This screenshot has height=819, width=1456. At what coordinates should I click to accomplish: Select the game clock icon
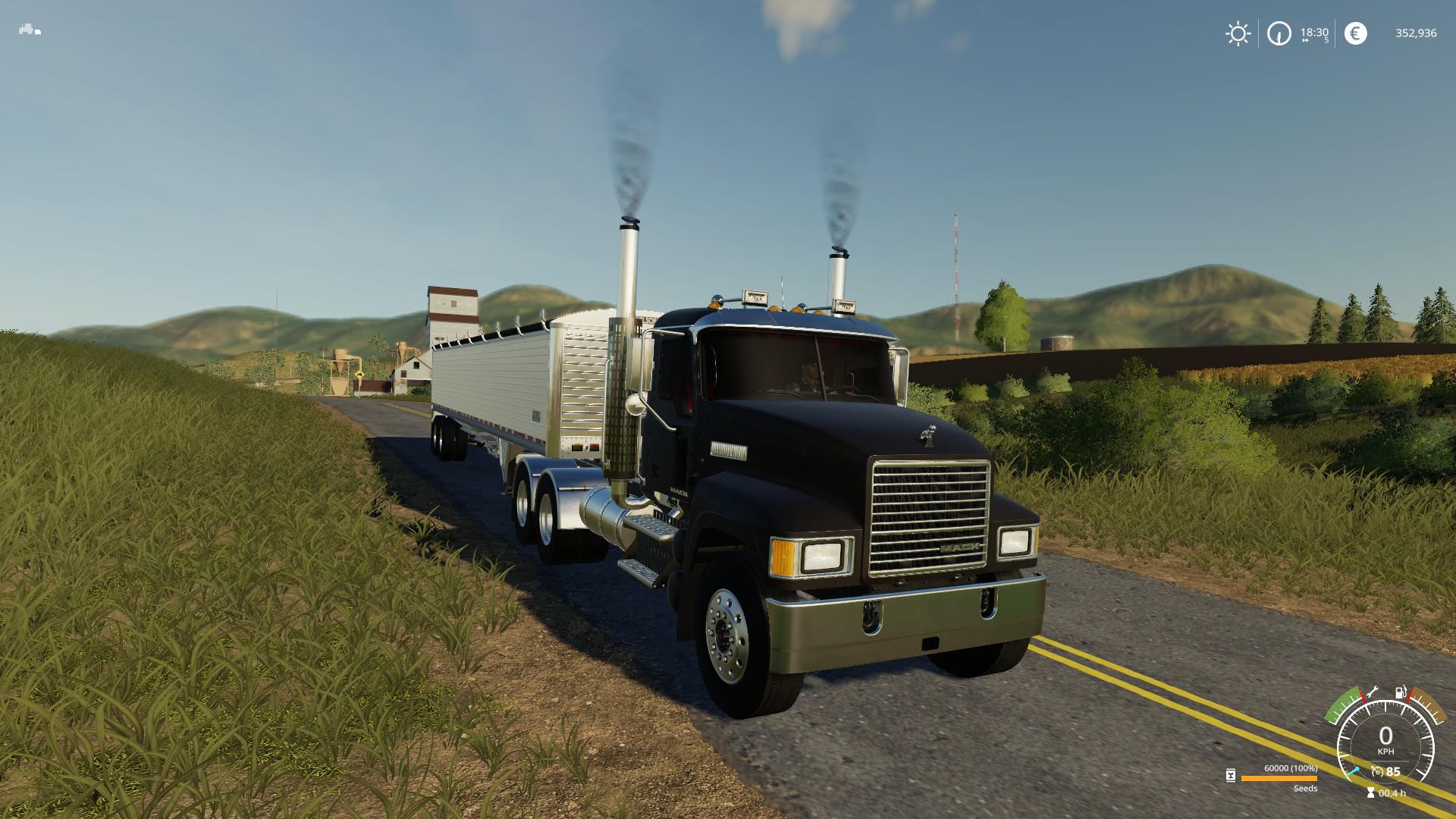click(x=1279, y=33)
